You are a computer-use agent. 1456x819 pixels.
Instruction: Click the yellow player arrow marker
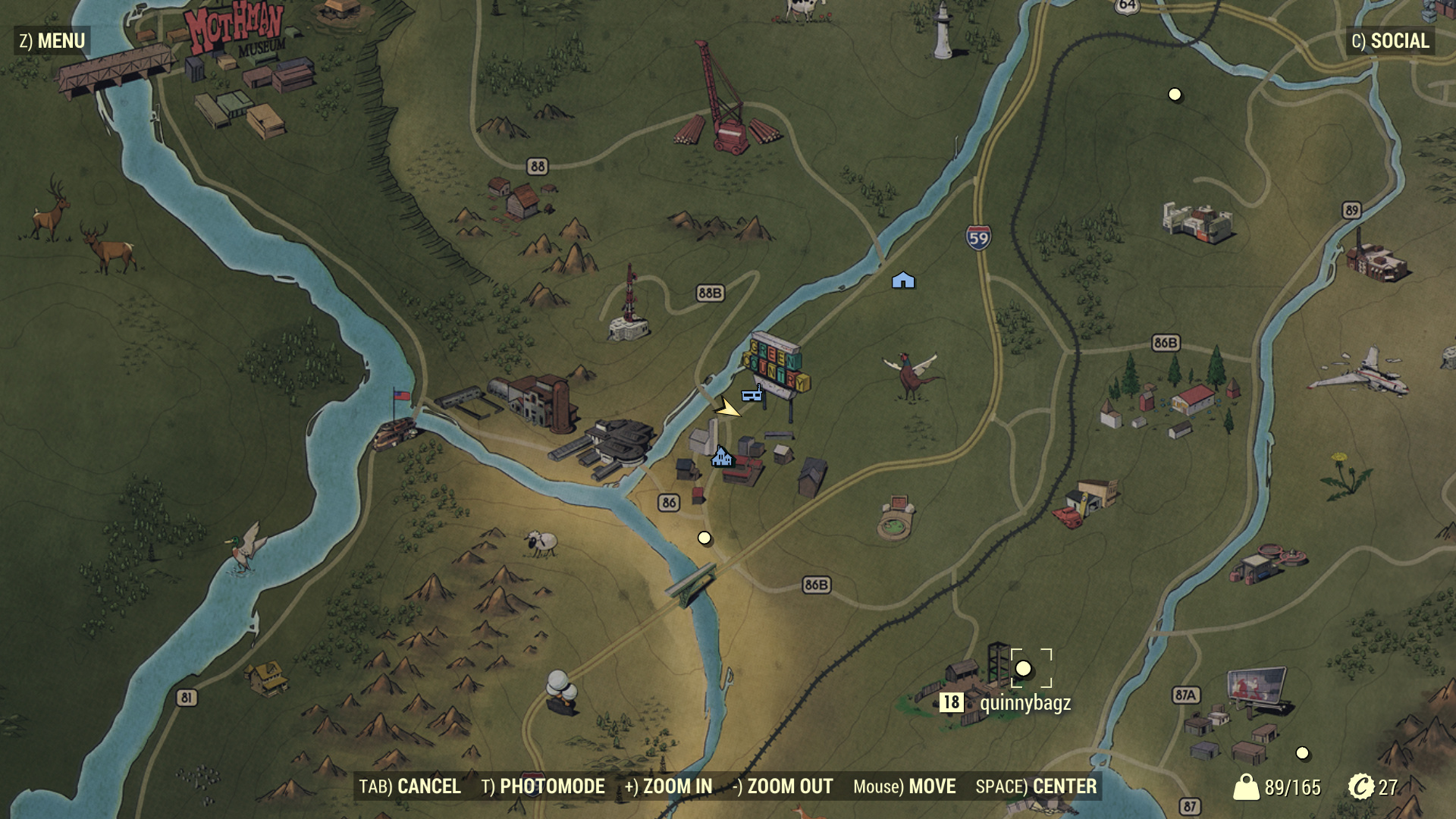click(728, 409)
